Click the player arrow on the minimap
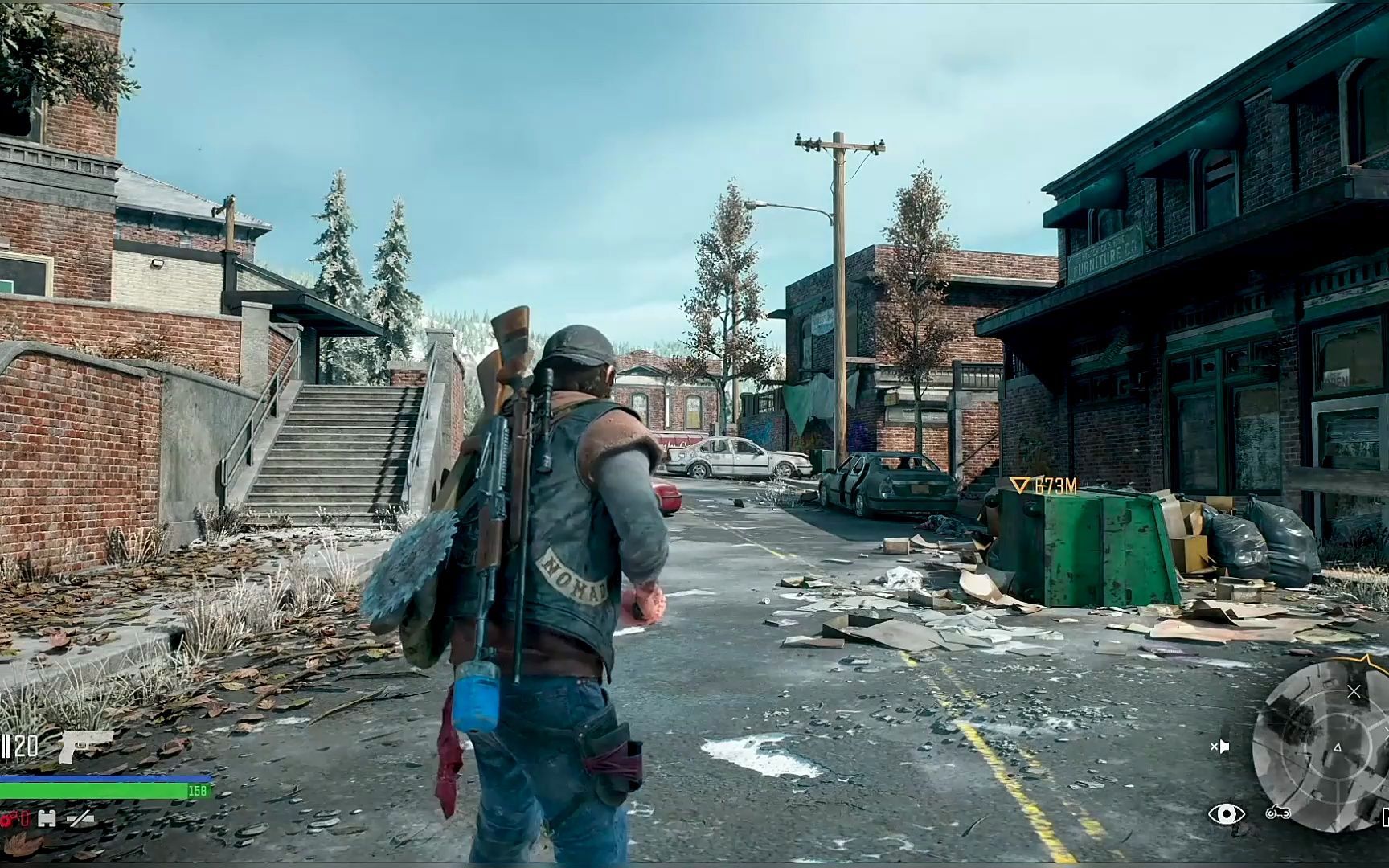This screenshot has height=868, width=1389. click(x=1338, y=747)
